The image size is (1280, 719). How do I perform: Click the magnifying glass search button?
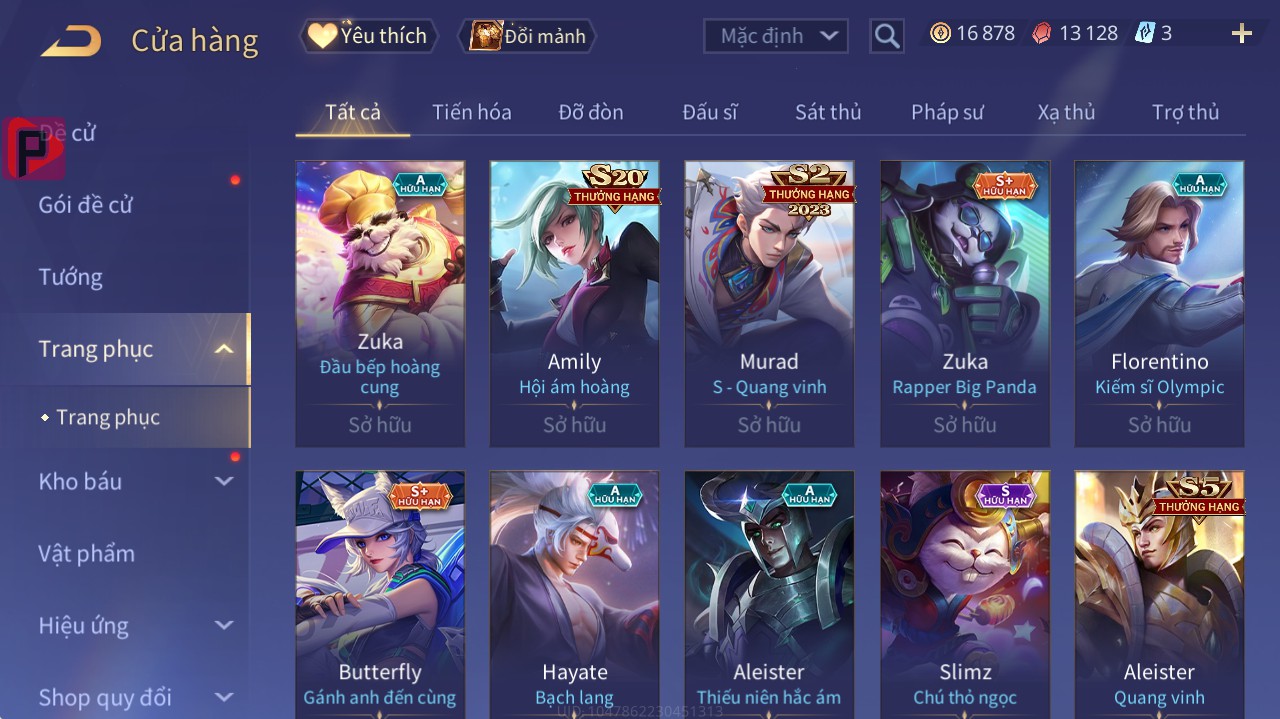click(x=886, y=36)
